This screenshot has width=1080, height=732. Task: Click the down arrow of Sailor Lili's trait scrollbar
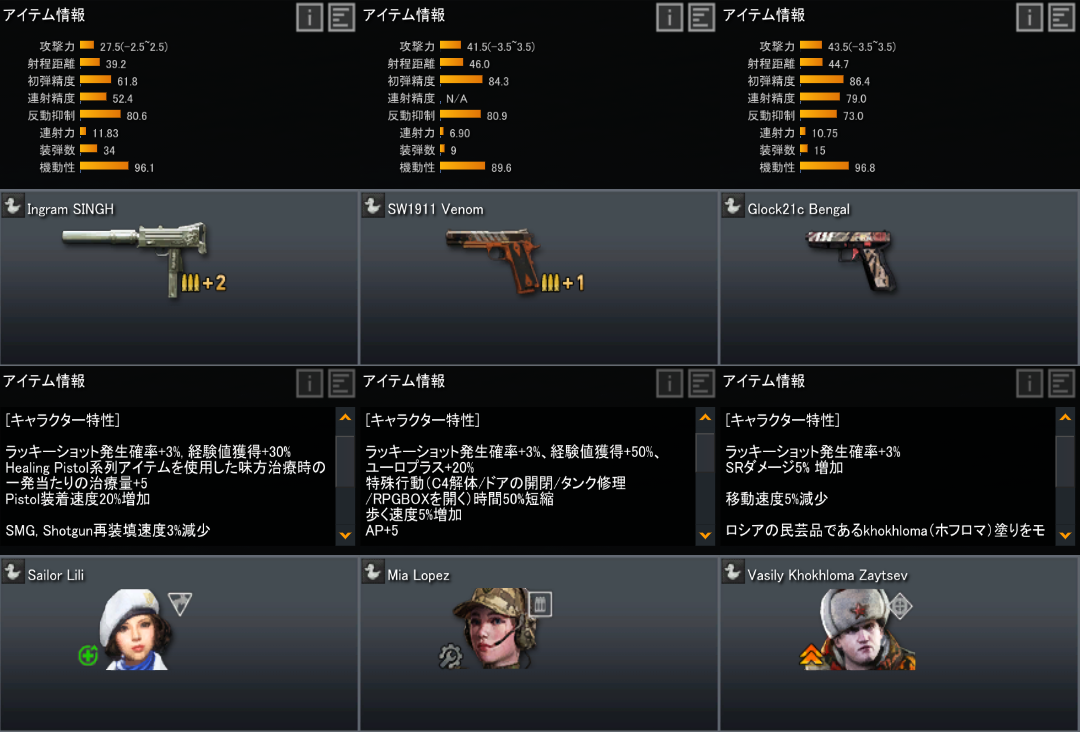point(345,536)
